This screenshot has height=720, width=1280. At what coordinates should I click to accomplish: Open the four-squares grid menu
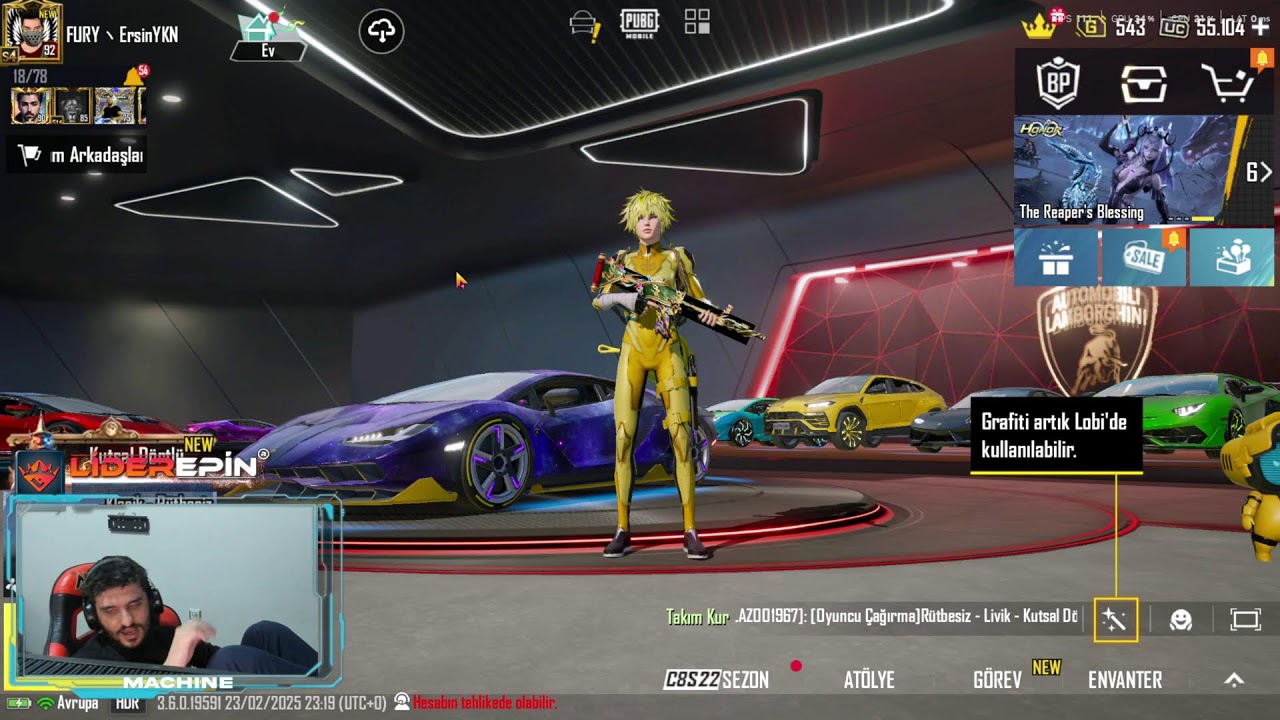coord(697,22)
